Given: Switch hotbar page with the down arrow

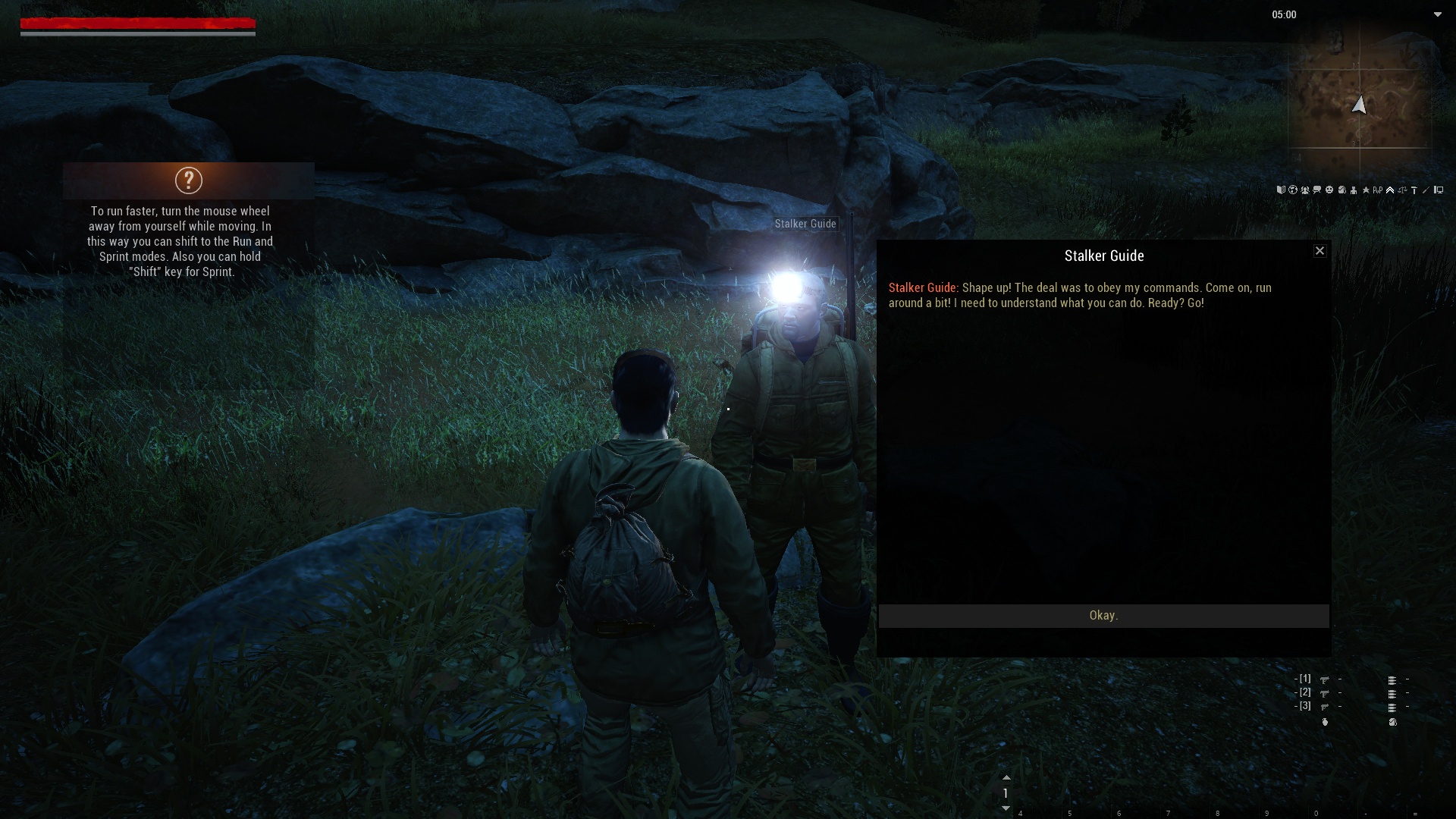Looking at the screenshot, I should [1006, 808].
